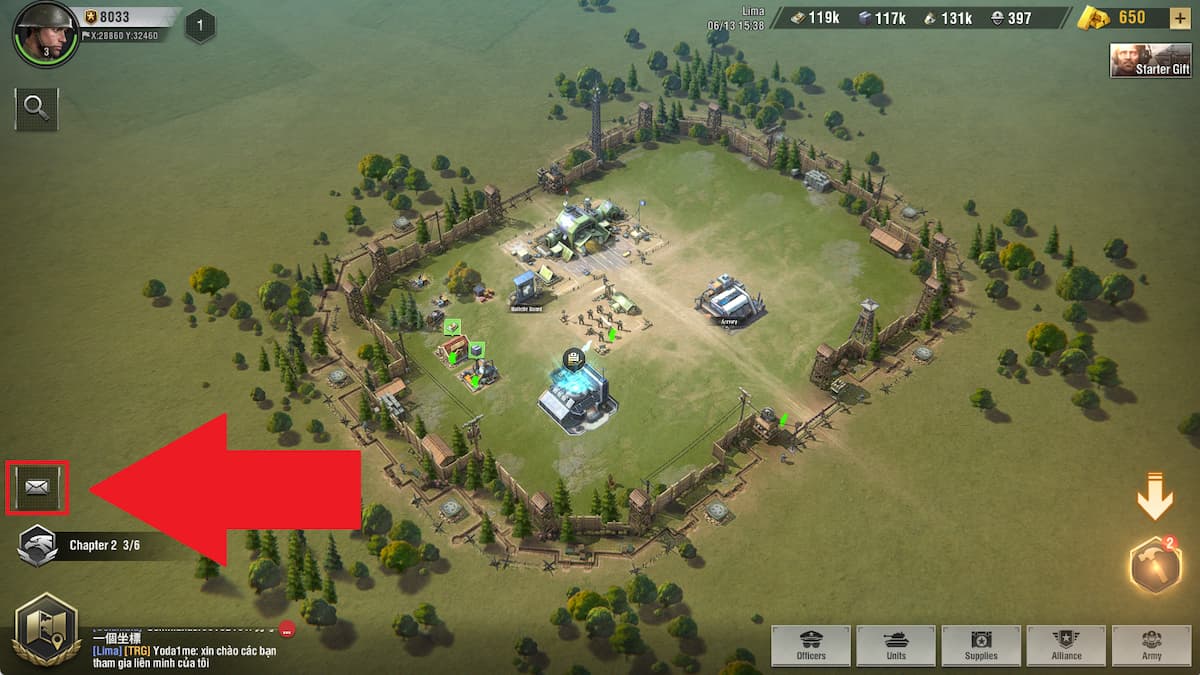Open the Supplies menu

[981, 646]
